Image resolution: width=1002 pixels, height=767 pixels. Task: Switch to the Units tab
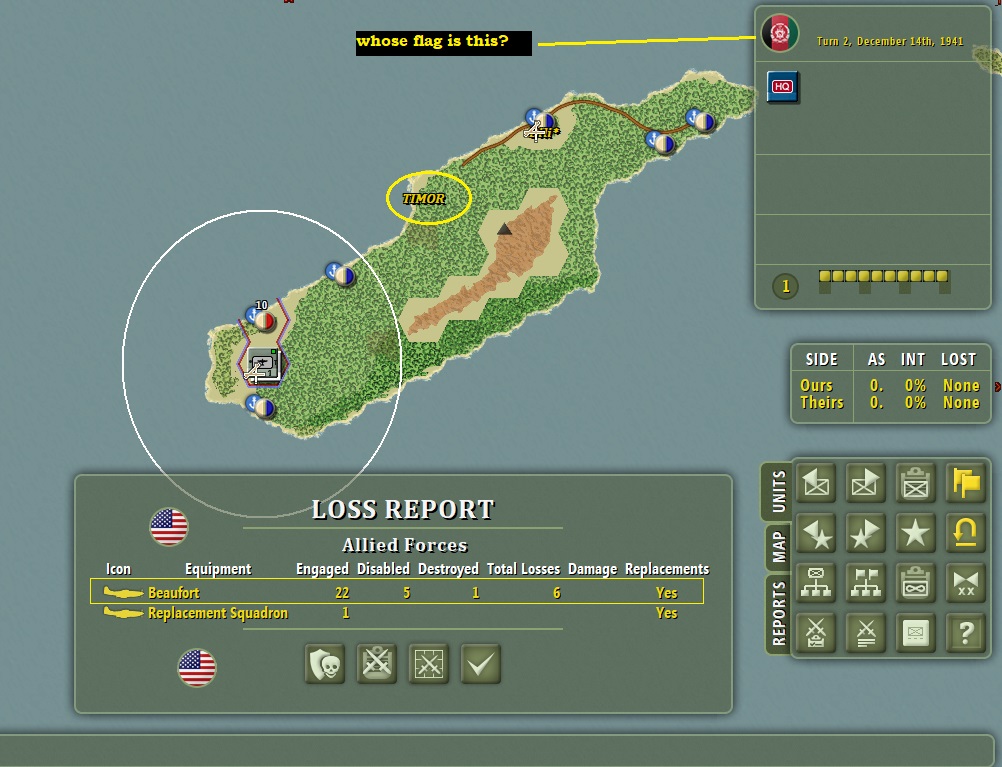pos(779,490)
